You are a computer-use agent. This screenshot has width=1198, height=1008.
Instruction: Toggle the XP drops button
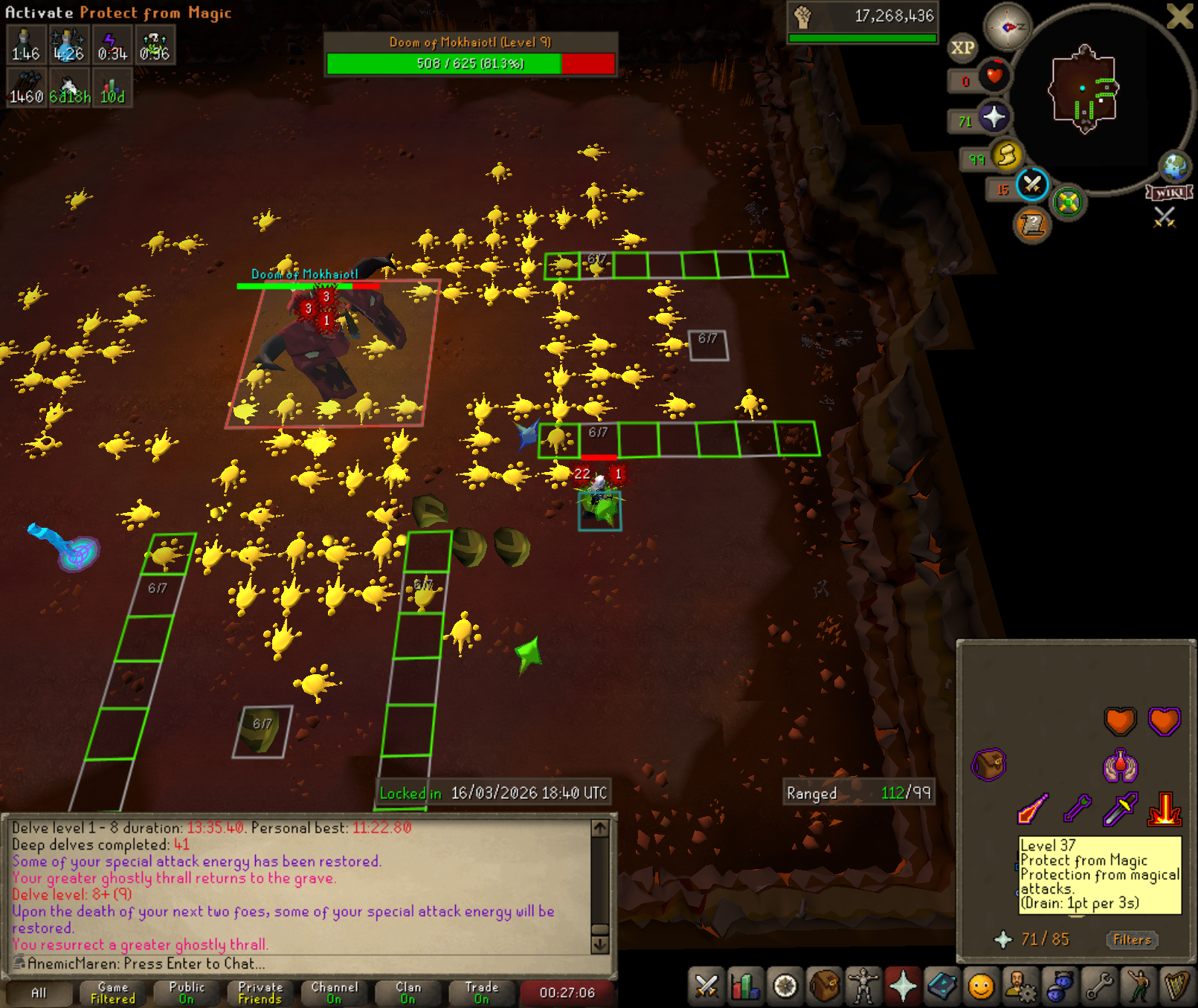pos(962,48)
